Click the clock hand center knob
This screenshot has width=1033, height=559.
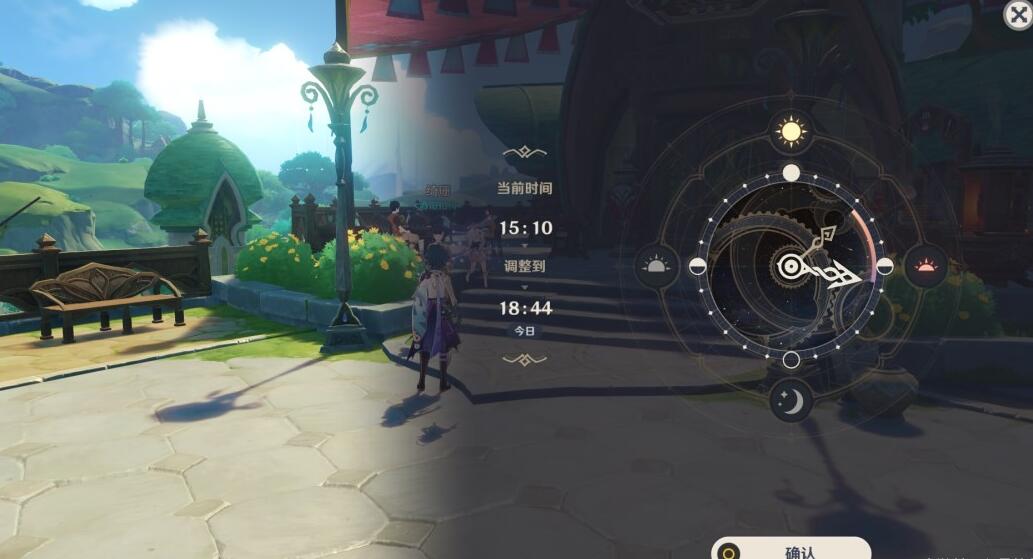pyautogui.click(x=790, y=266)
